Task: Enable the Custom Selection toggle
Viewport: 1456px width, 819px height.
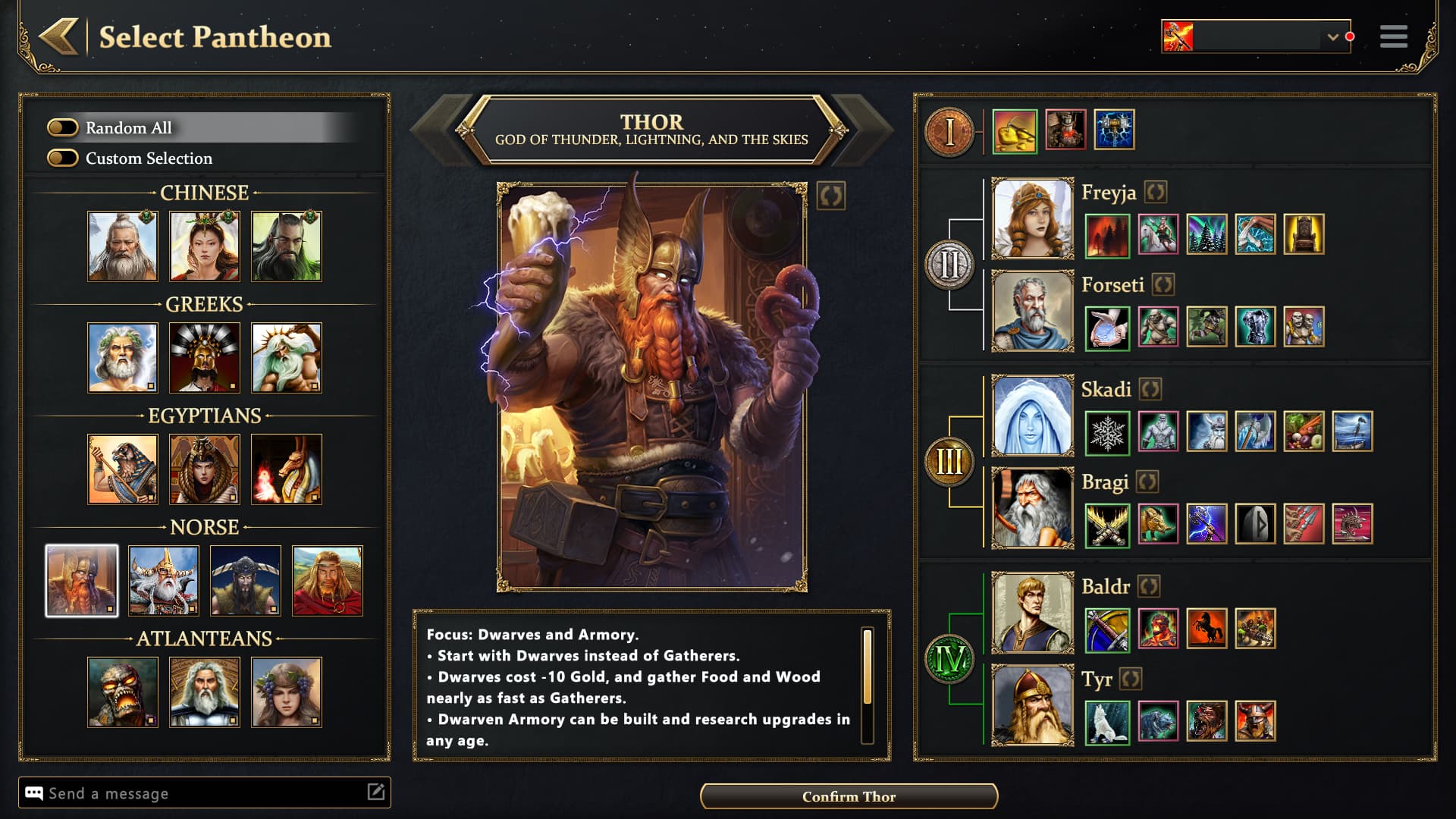Action: (63, 158)
